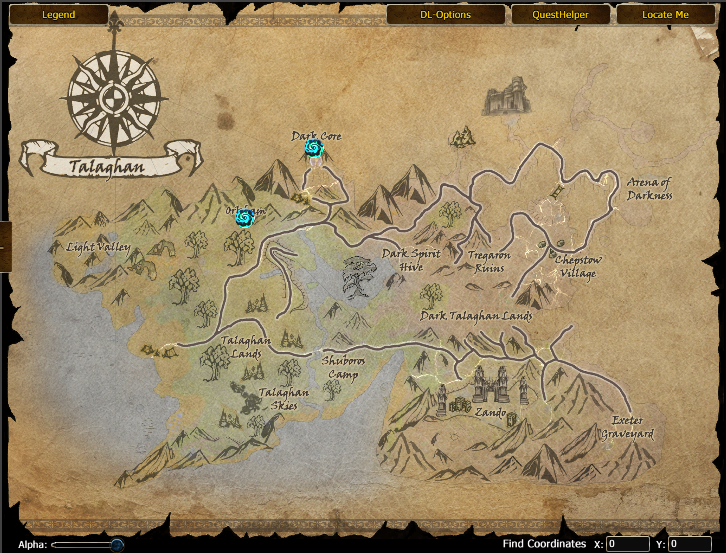The image size is (726, 553).
Task: Open the Legend panel
Action: pyautogui.click(x=58, y=15)
